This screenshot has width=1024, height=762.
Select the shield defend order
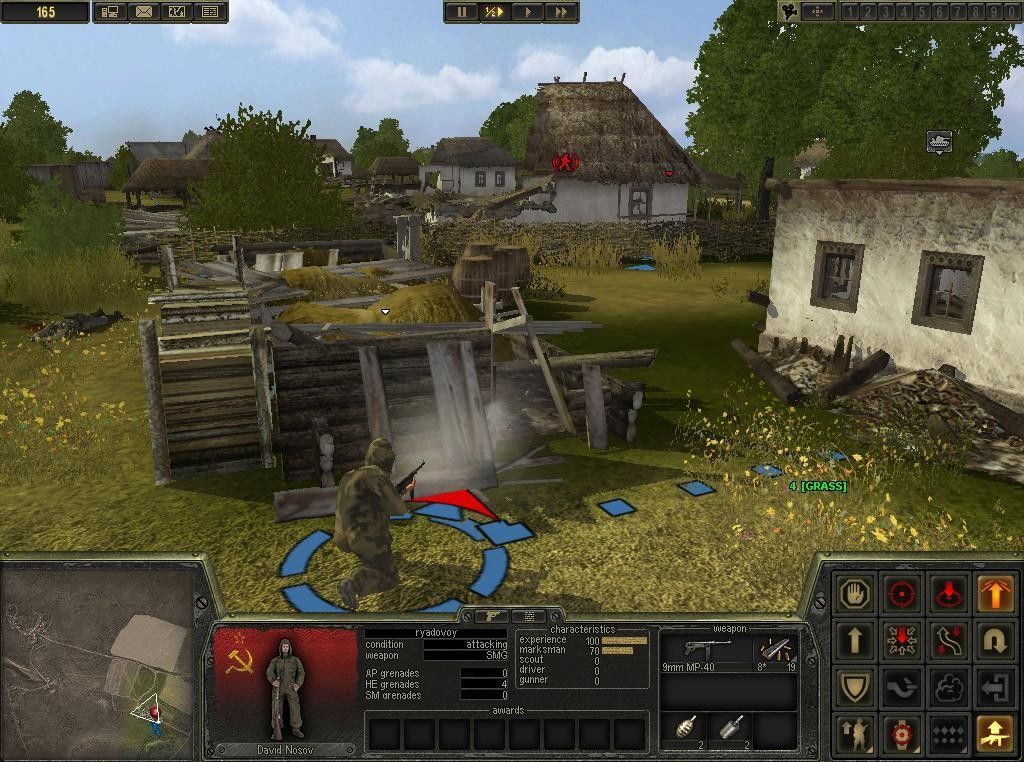(855, 688)
